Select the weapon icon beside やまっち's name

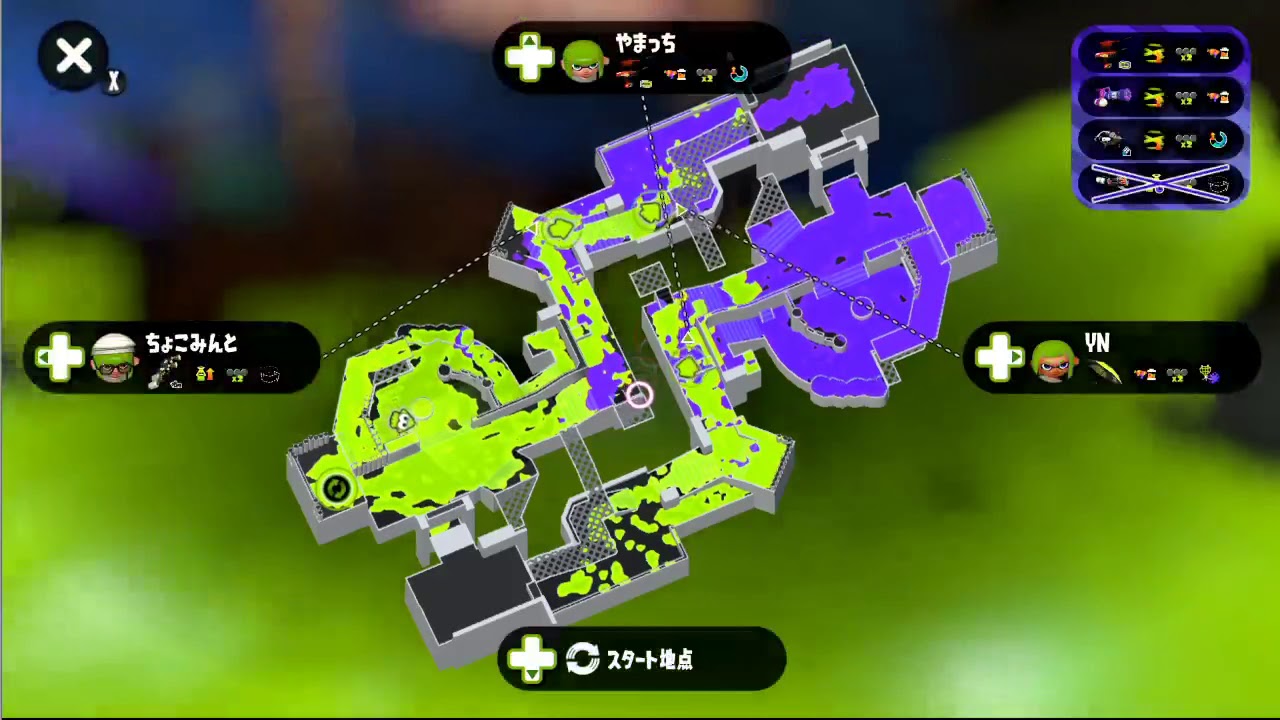click(x=630, y=73)
